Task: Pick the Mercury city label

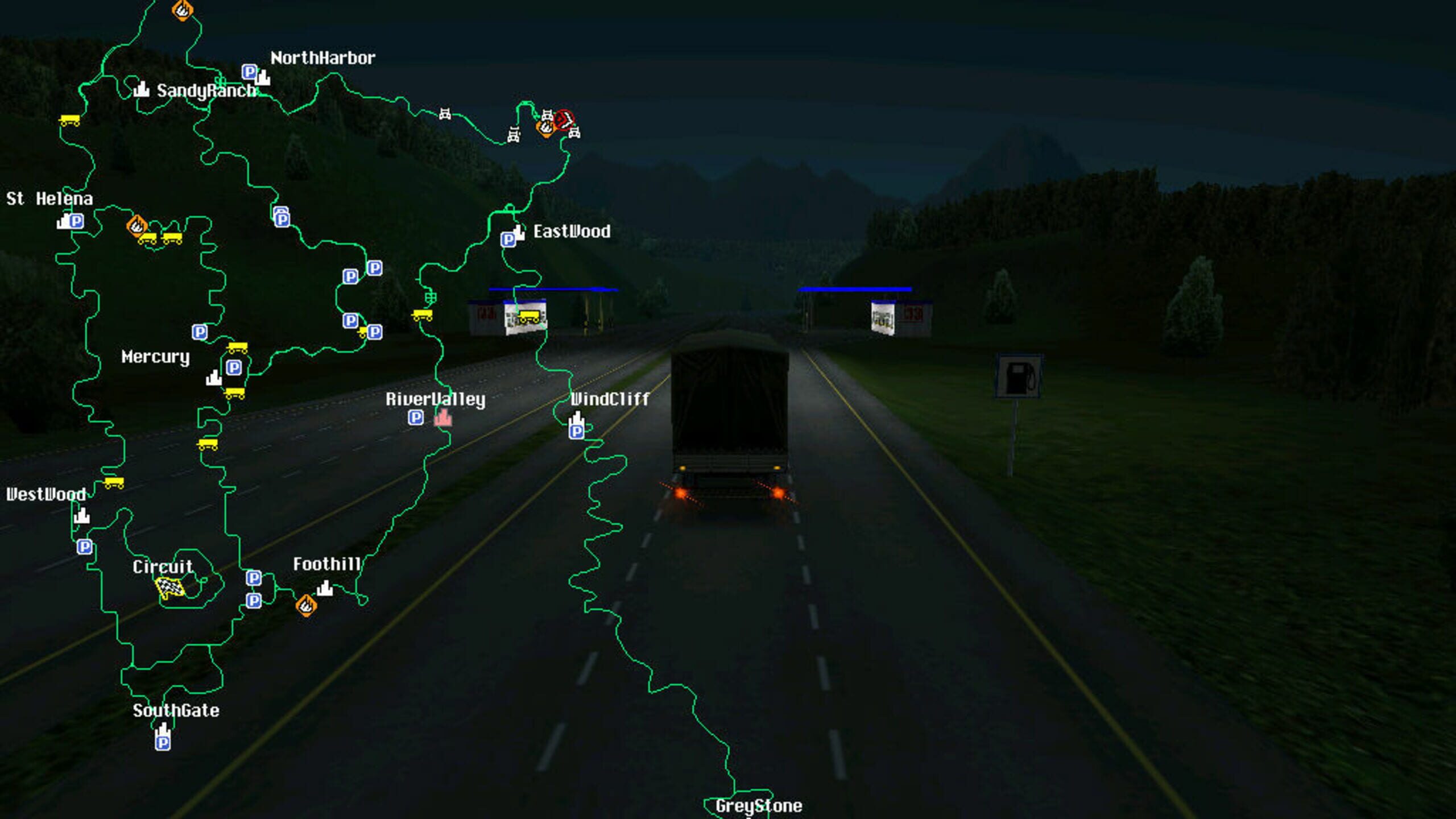Action: click(155, 357)
